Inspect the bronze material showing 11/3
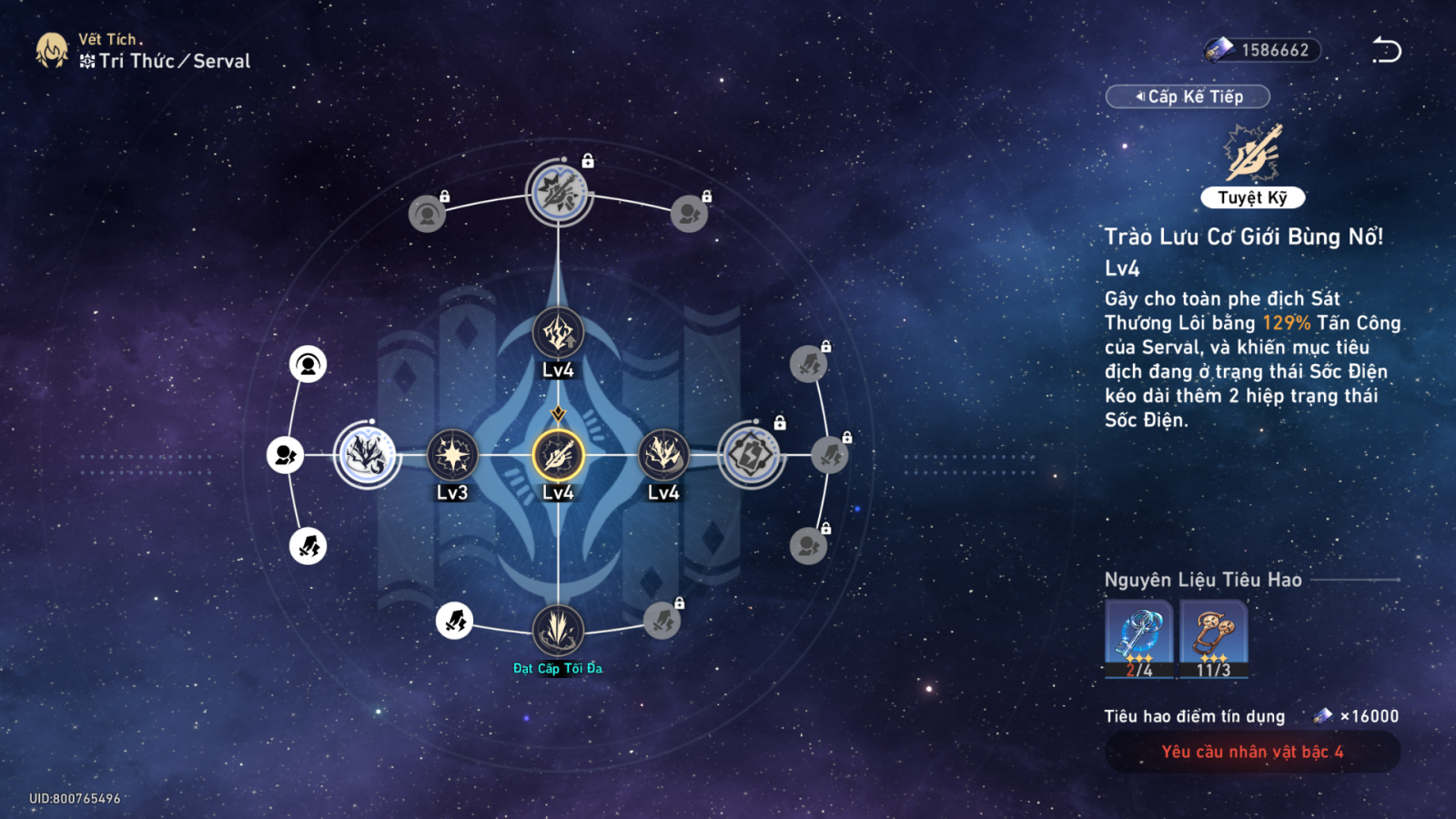The image size is (1456, 819). point(1214,638)
